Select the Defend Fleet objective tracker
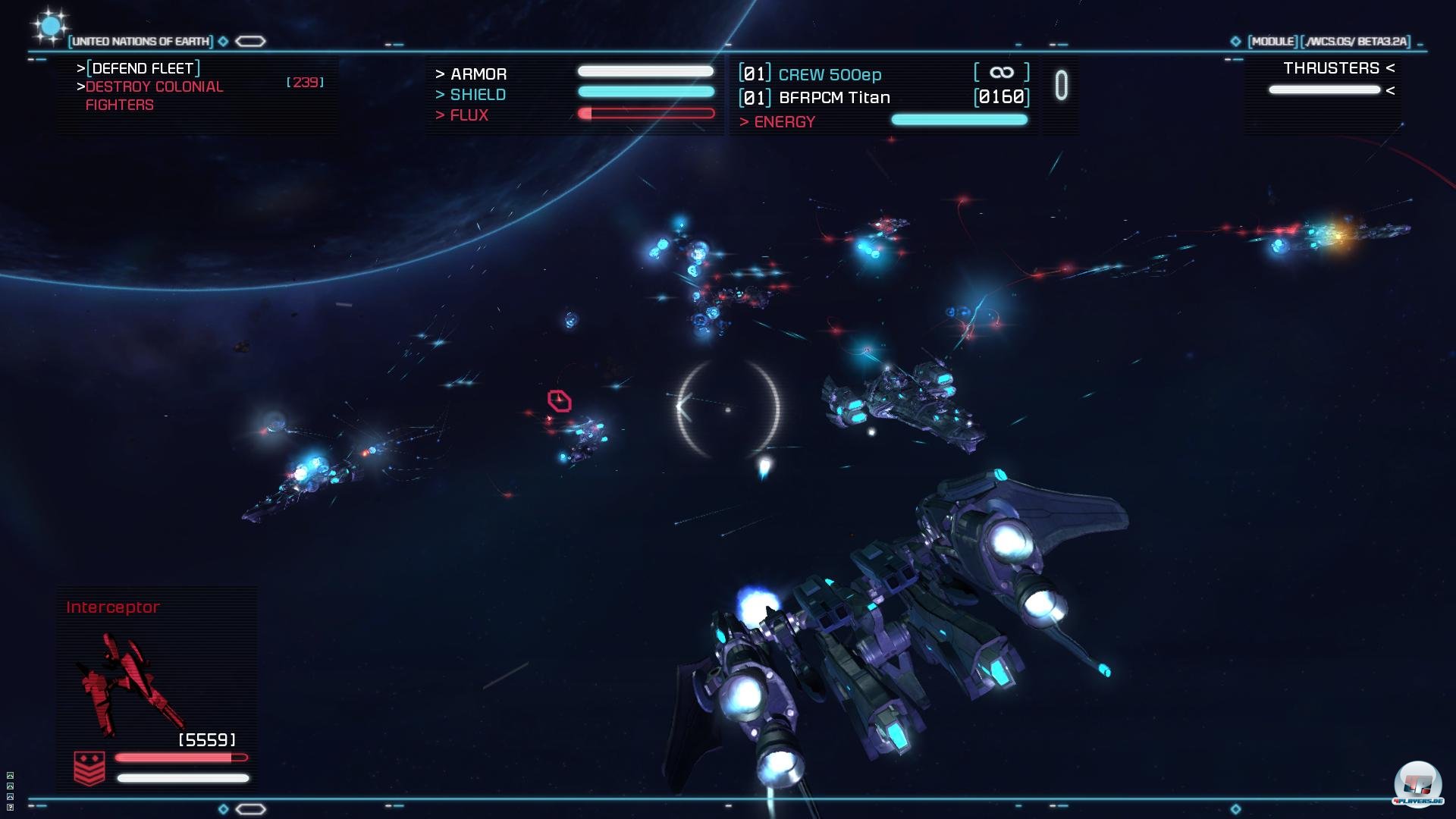The width and height of the screenshot is (1456, 819). point(143,68)
